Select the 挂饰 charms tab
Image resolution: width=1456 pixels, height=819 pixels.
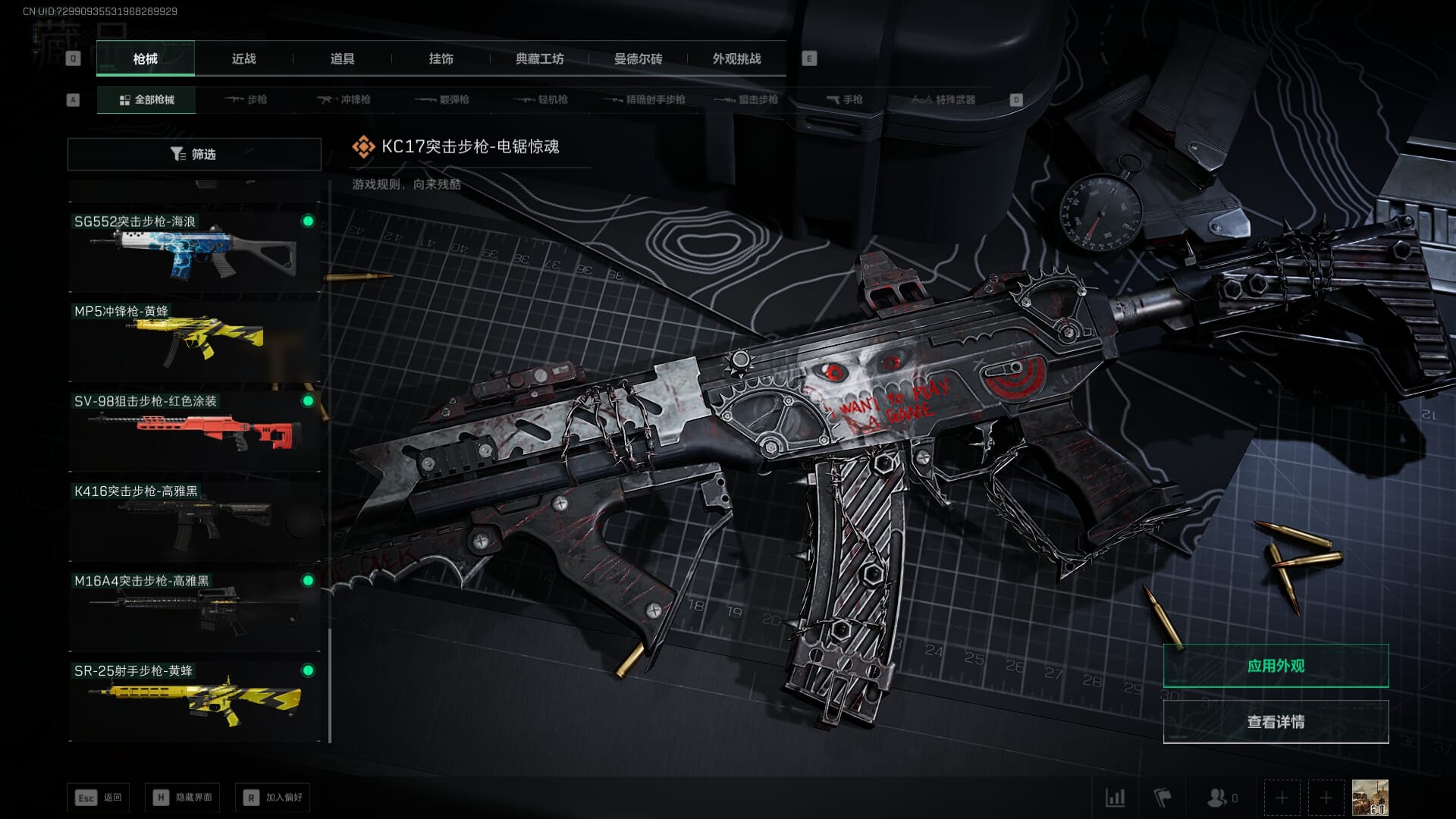(x=441, y=59)
